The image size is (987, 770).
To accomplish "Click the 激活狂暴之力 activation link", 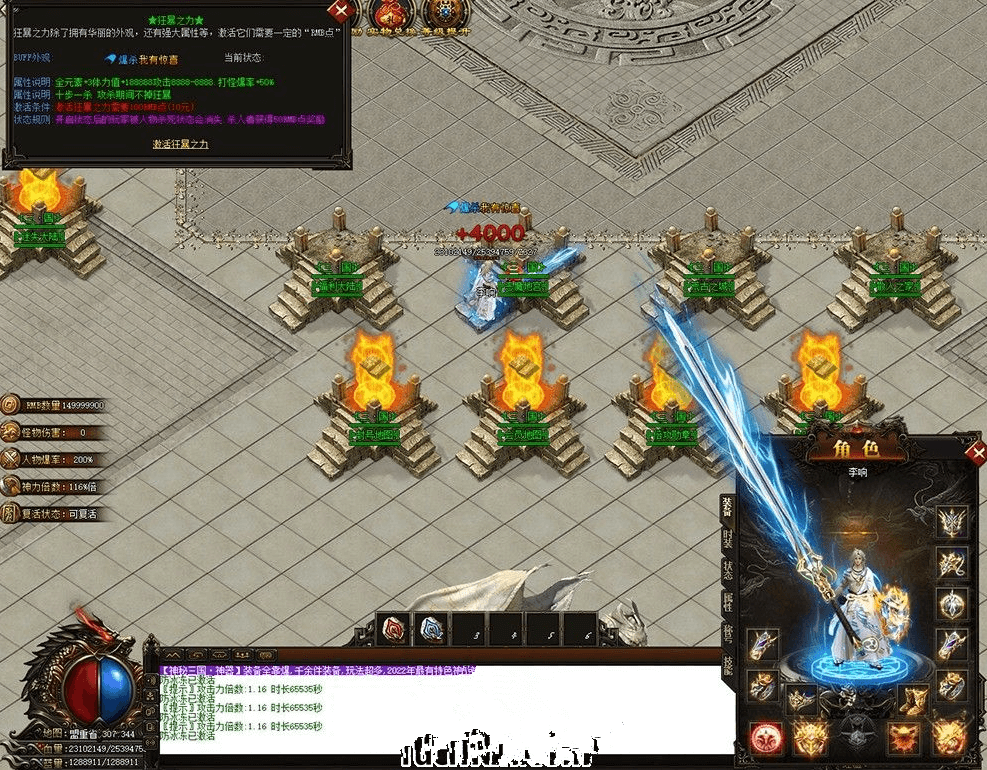I will 180,145.
